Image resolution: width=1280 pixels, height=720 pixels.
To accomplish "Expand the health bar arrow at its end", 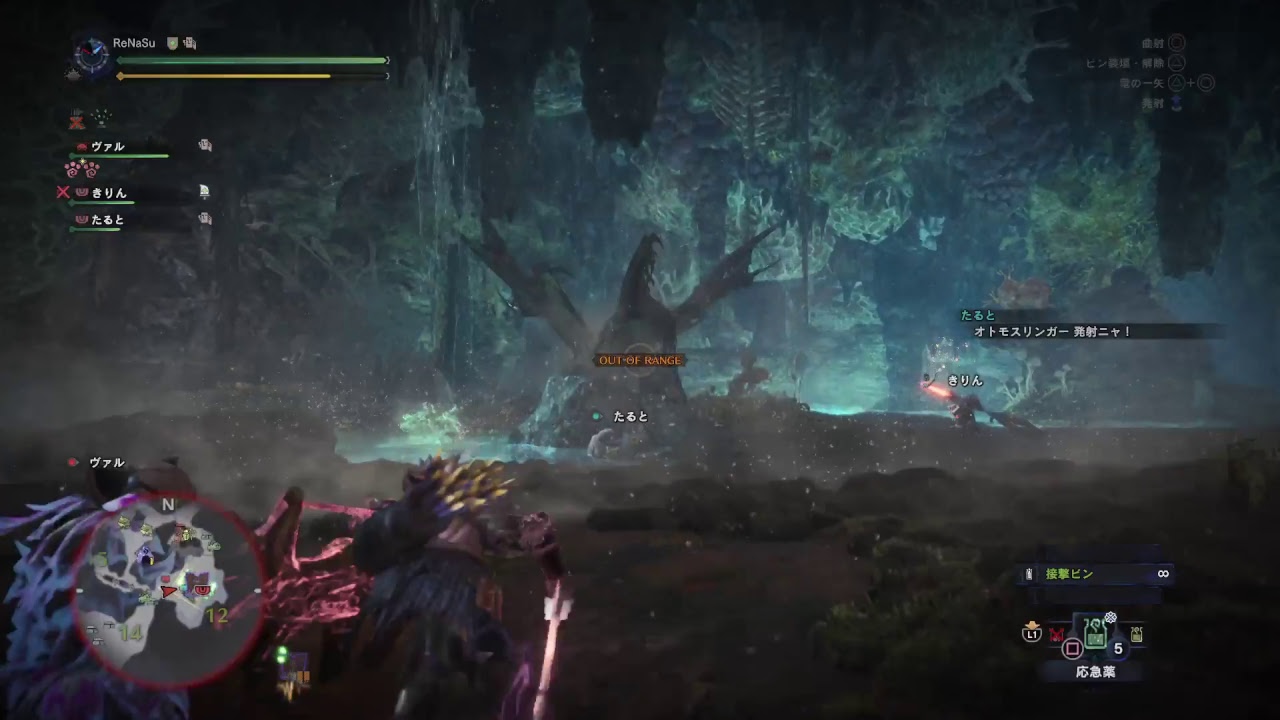I will click(x=386, y=60).
